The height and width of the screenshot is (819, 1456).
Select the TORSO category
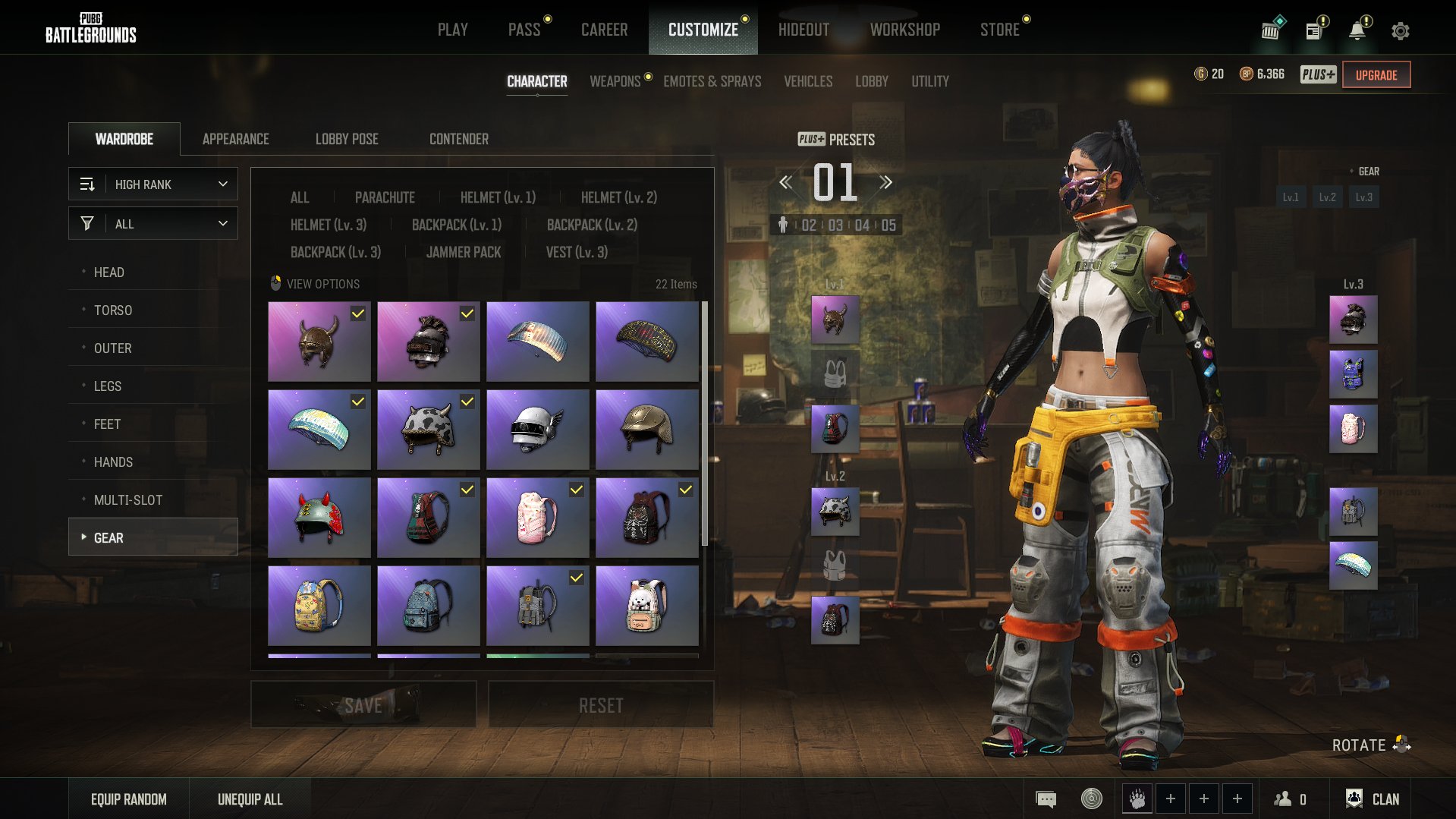click(x=113, y=310)
